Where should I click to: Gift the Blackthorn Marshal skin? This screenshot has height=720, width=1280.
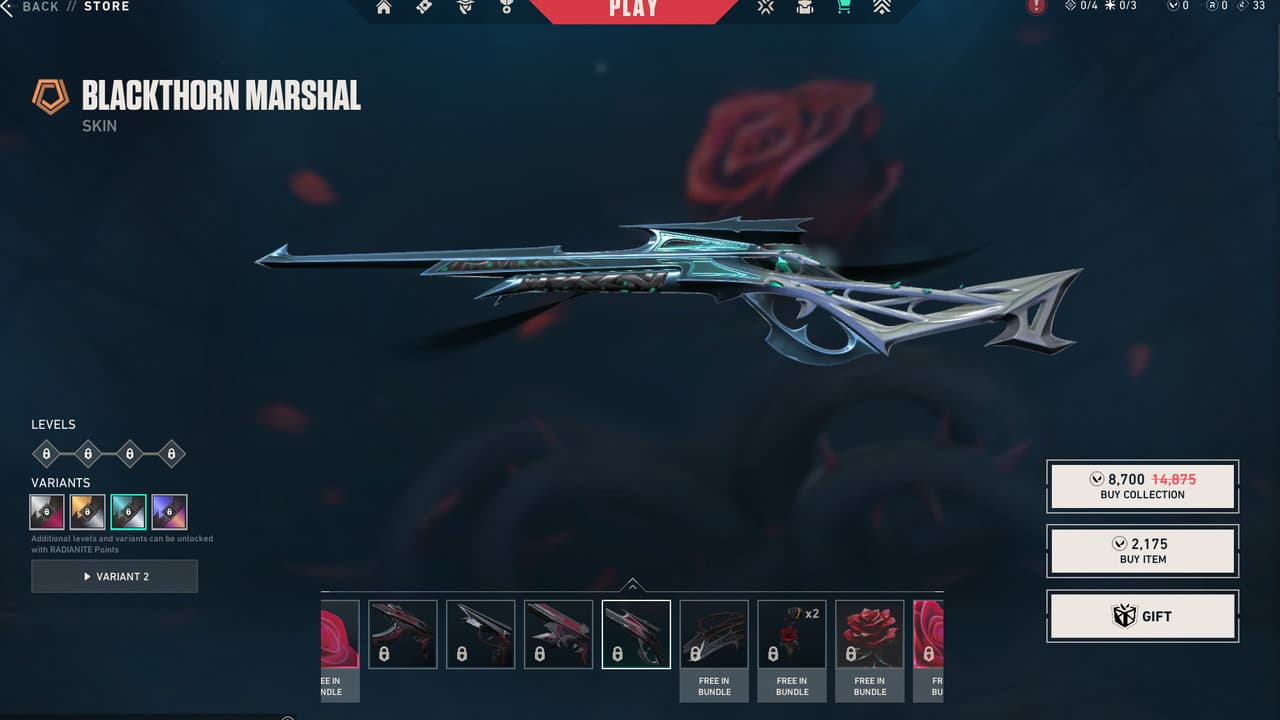[x=1142, y=616]
